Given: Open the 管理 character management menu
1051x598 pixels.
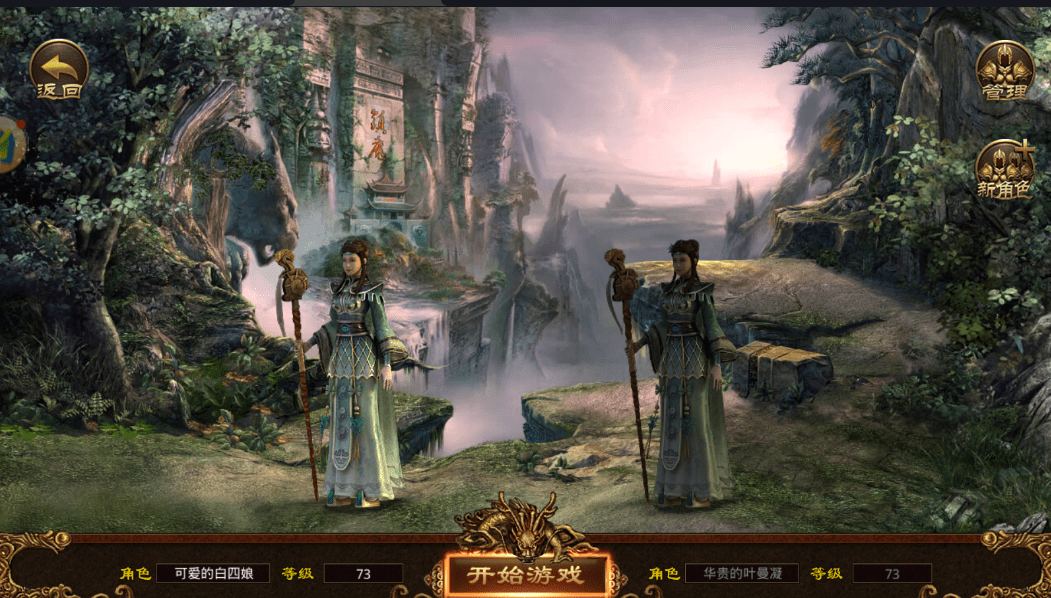Looking at the screenshot, I should (1004, 70).
